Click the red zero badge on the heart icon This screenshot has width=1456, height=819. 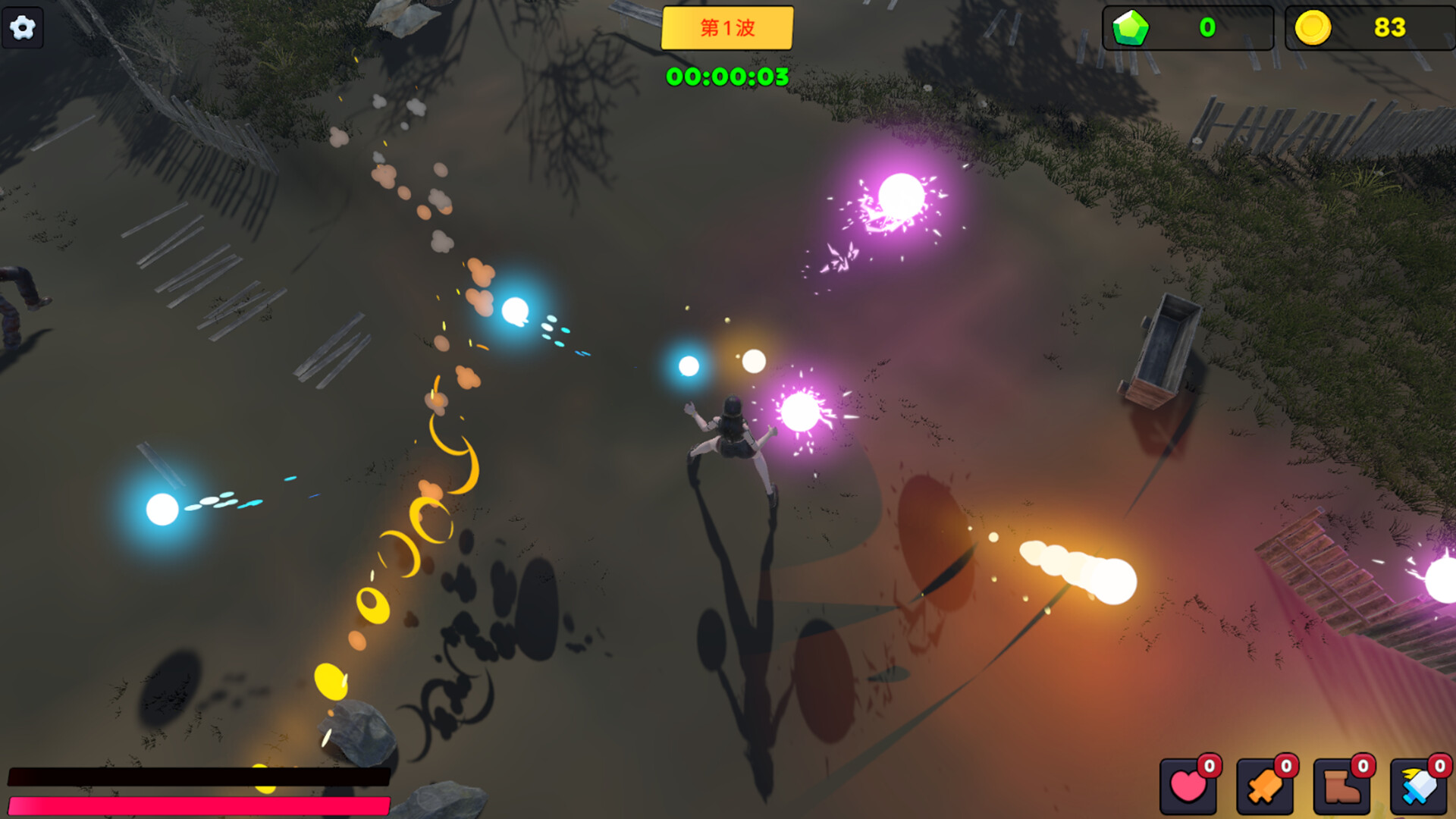(x=1211, y=765)
